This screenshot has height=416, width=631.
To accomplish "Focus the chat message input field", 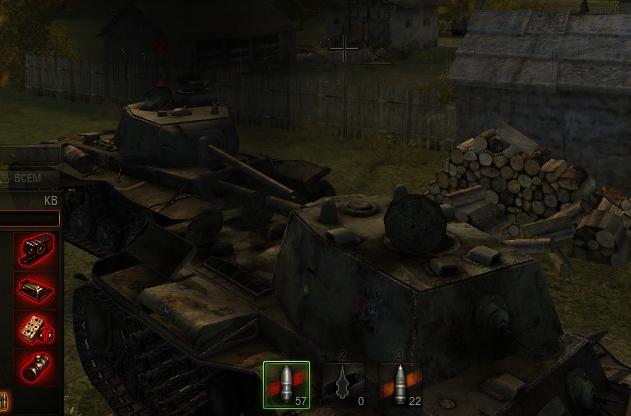I will [x=28, y=218].
